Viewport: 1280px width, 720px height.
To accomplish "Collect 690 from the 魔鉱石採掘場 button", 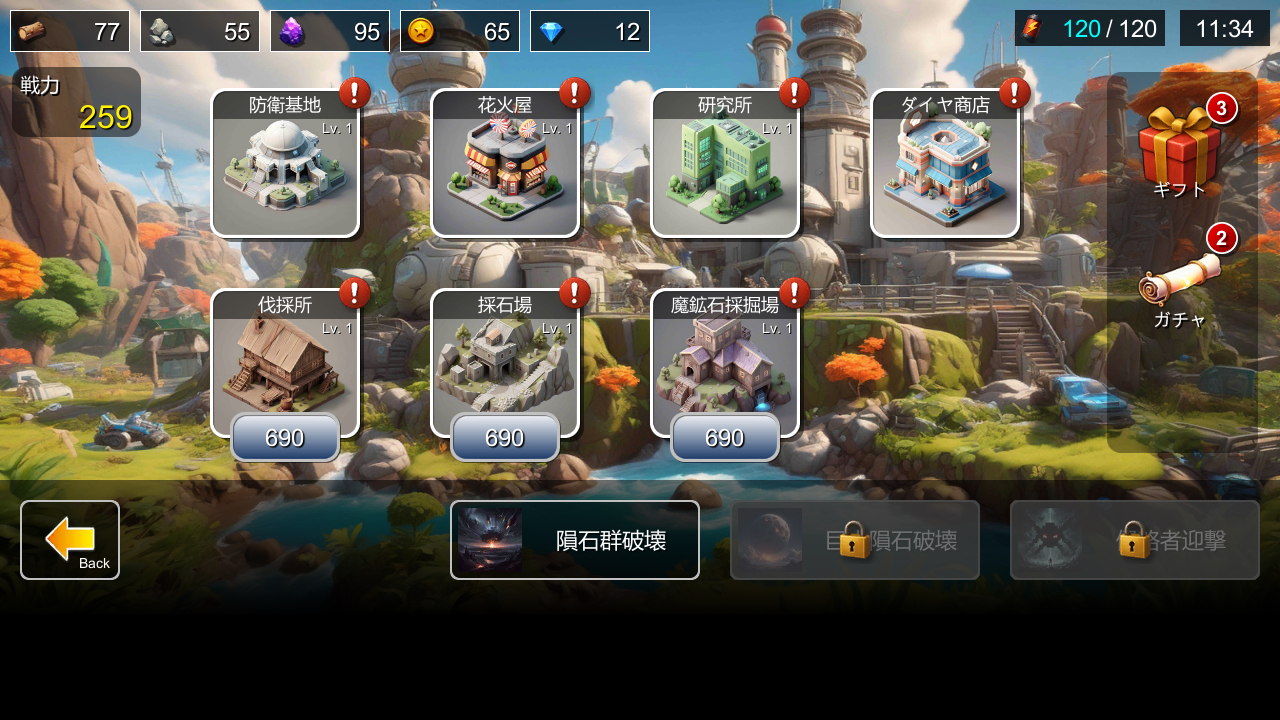I will coord(725,438).
